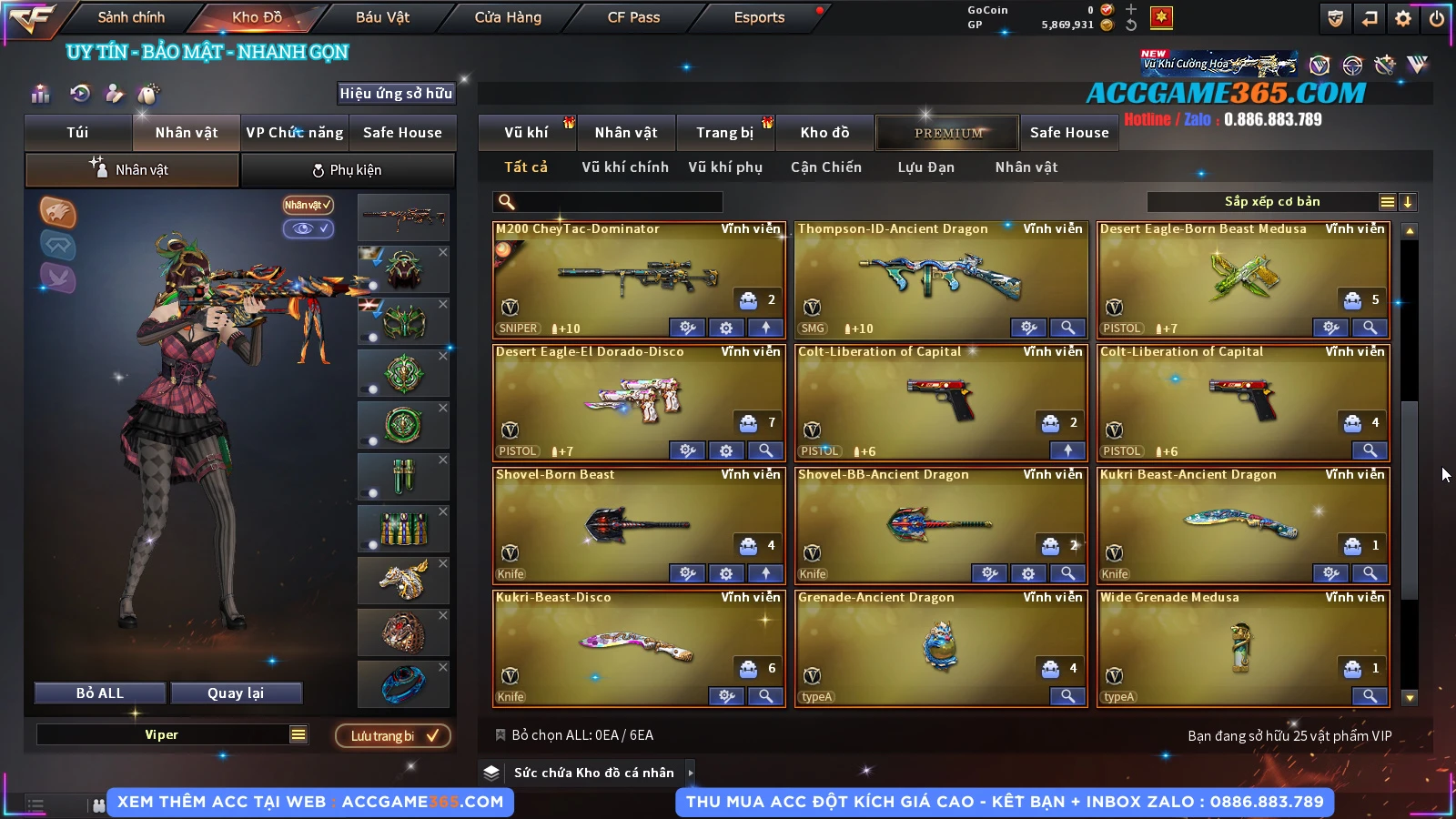Open the Phụ kiện accessories tab
This screenshot has height=819, width=1456.
pyautogui.click(x=347, y=170)
